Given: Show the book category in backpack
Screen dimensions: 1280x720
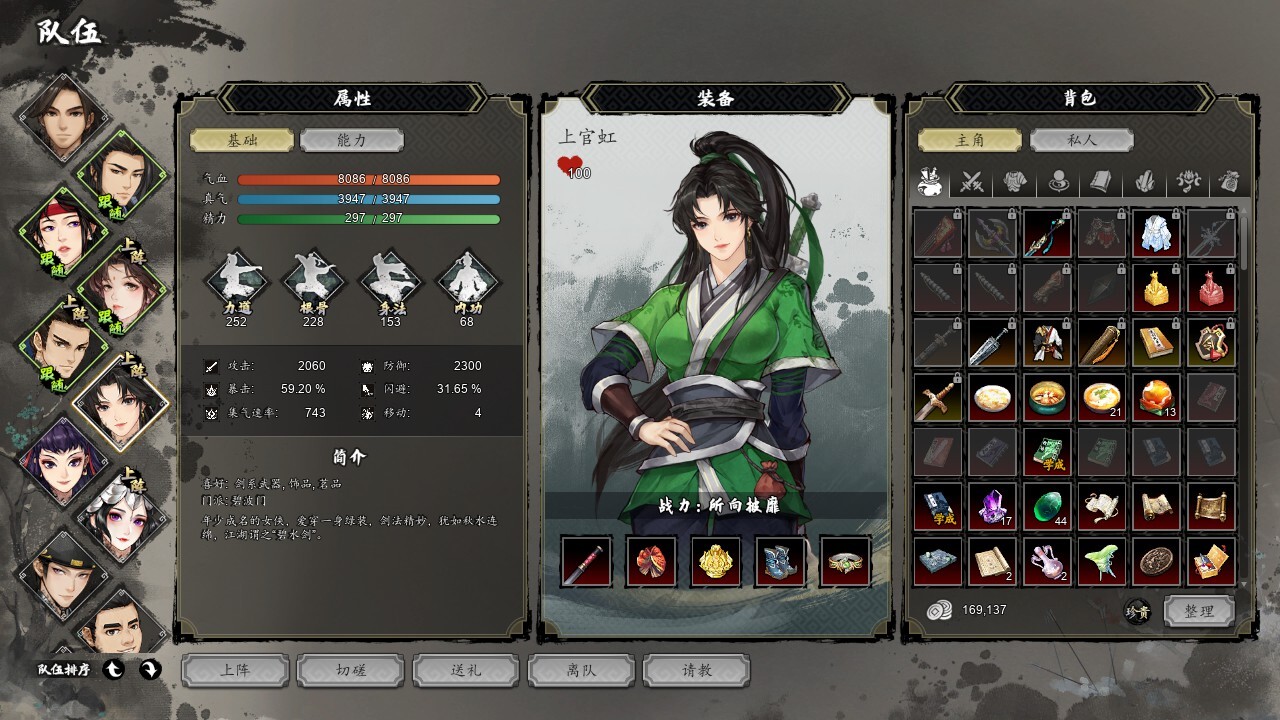Looking at the screenshot, I should coord(1101,182).
